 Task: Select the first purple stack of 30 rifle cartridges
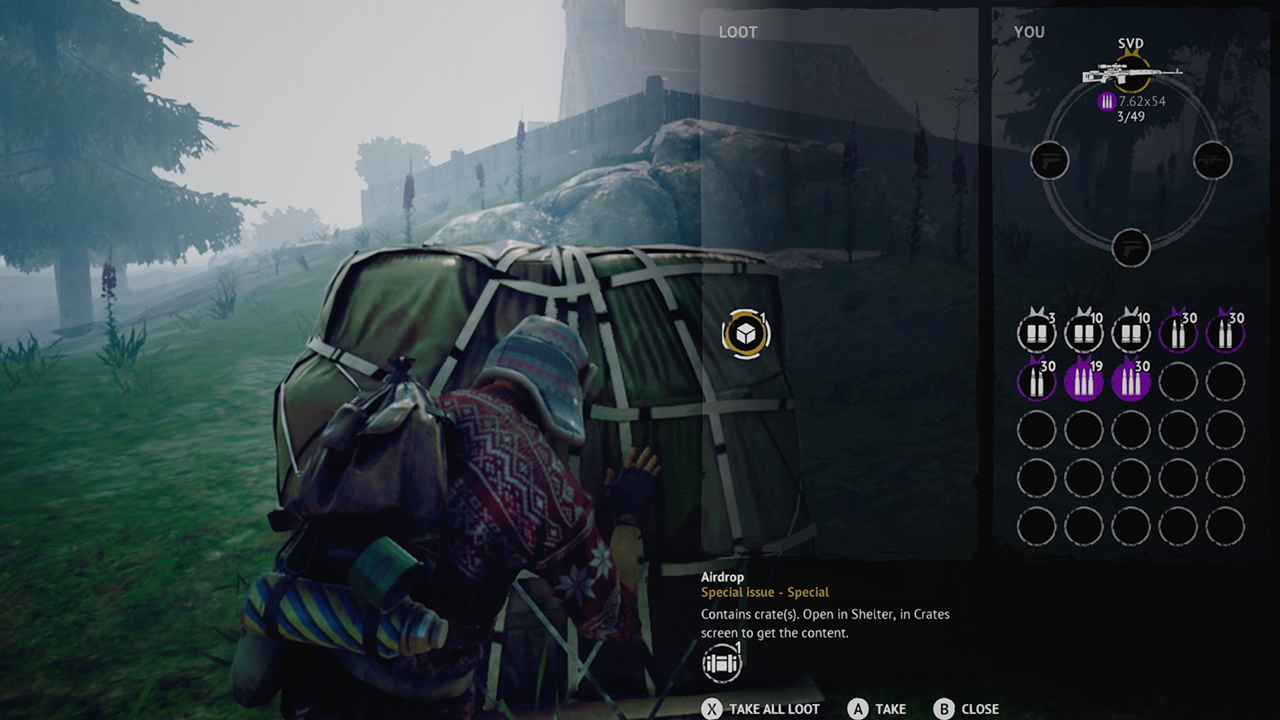[1178, 330]
